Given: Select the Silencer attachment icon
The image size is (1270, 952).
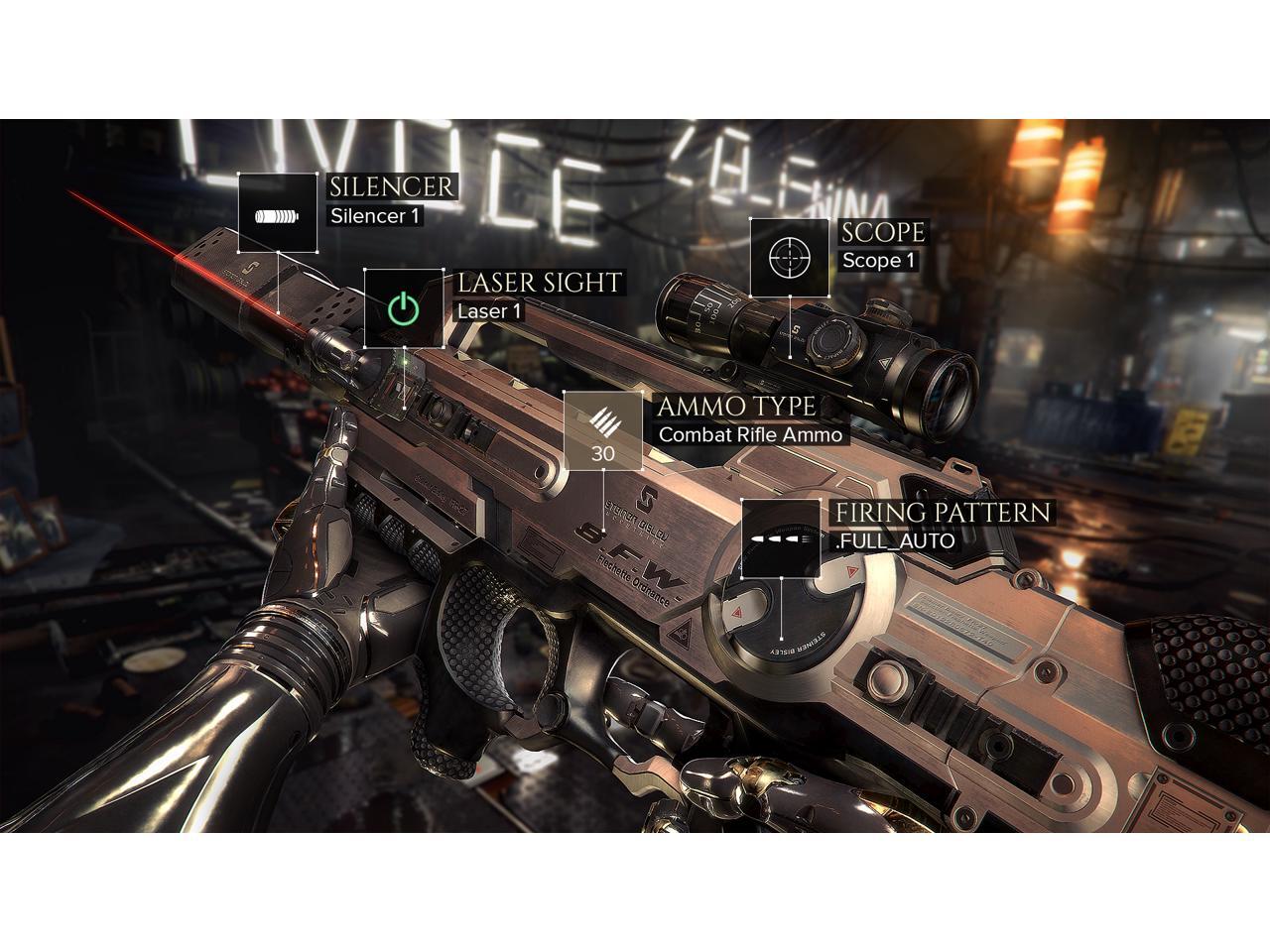Looking at the screenshot, I should [277, 213].
